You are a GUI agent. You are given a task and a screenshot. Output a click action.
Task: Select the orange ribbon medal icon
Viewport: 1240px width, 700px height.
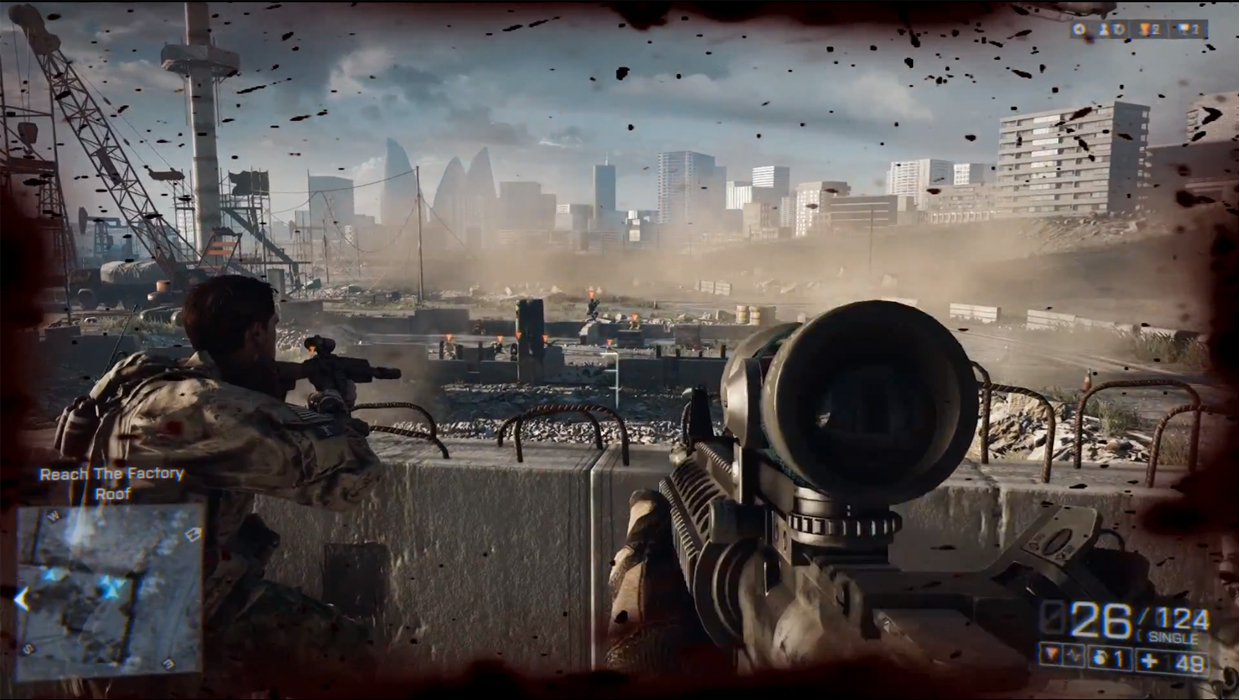(x=1146, y=30)
